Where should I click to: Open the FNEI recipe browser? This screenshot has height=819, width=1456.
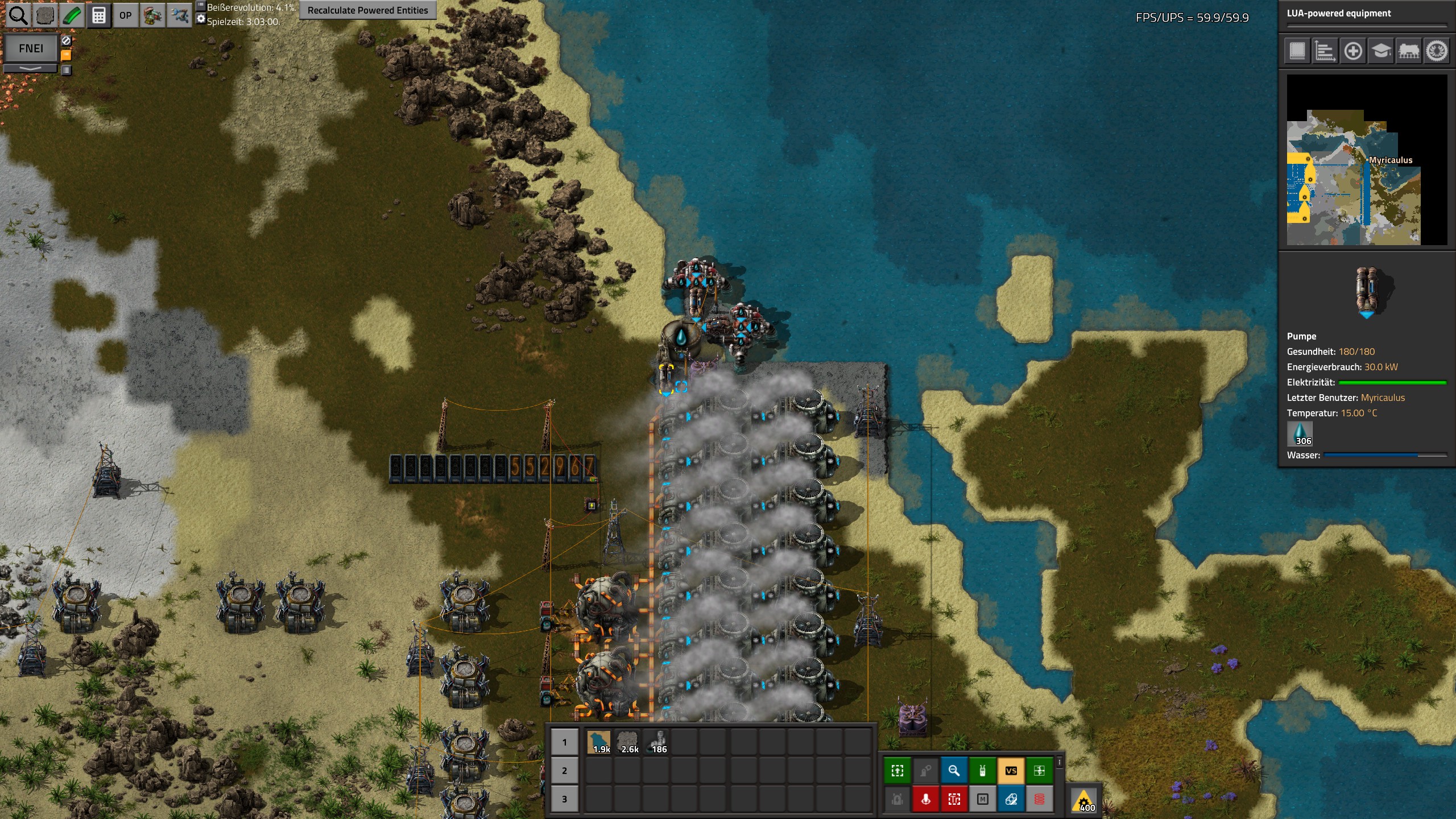(31, 48)
